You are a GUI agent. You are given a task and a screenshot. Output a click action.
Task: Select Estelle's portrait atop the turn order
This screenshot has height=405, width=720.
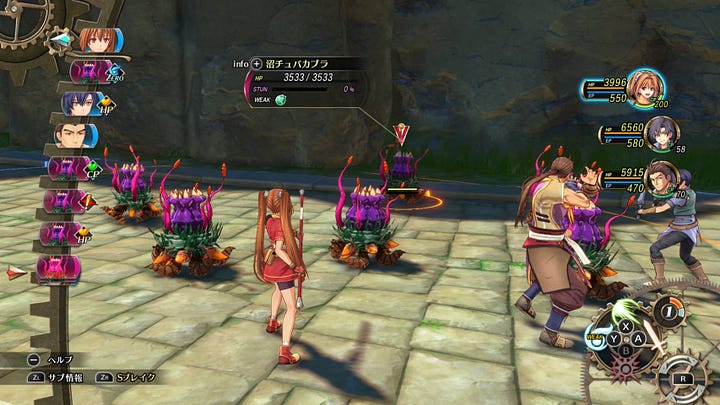pyautogui.click(x=94, y=41)
